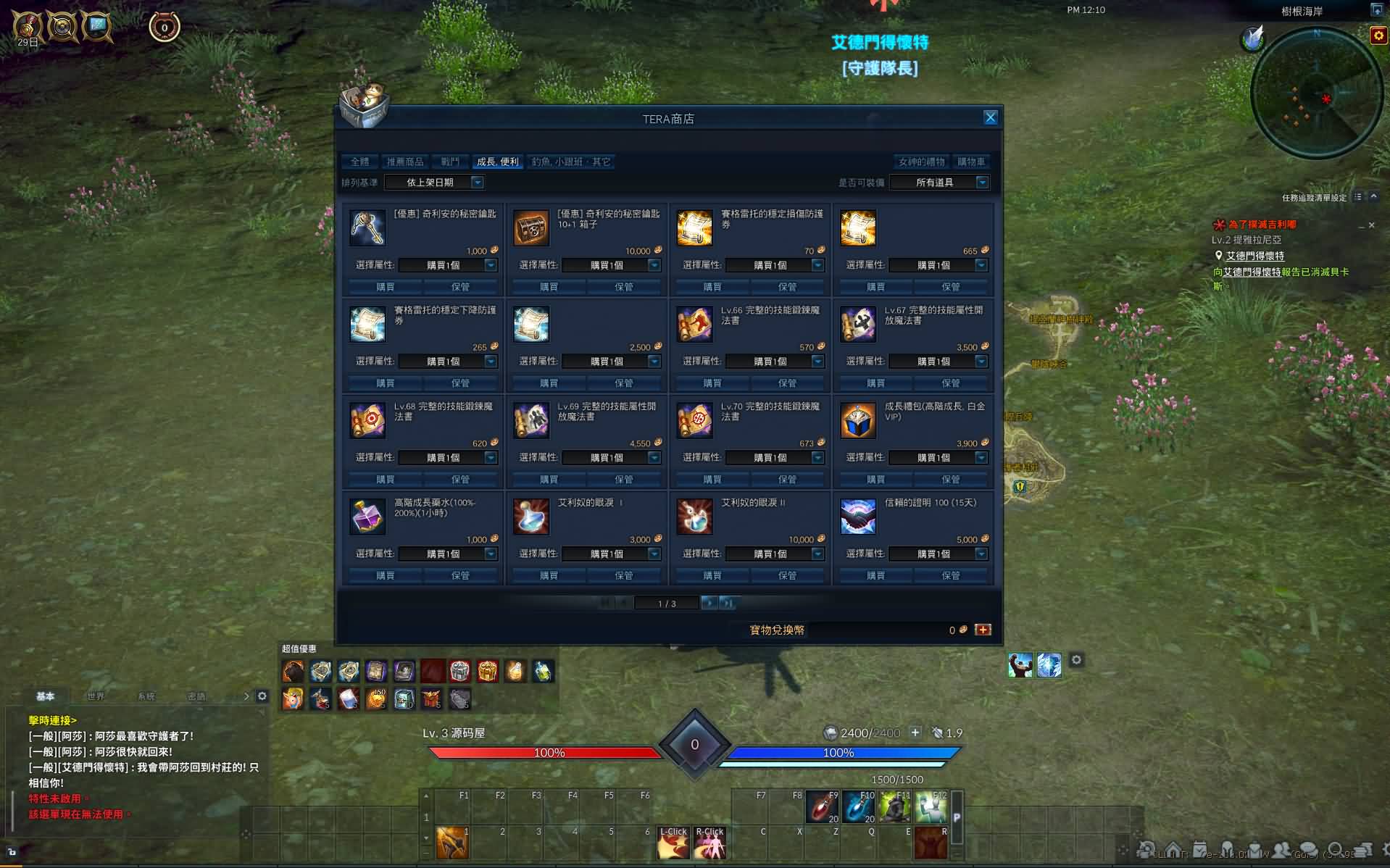This screenshot has height=868, width=1390.
Task: Select the 戰鬥 shop tab
Action: click(450, 162)
